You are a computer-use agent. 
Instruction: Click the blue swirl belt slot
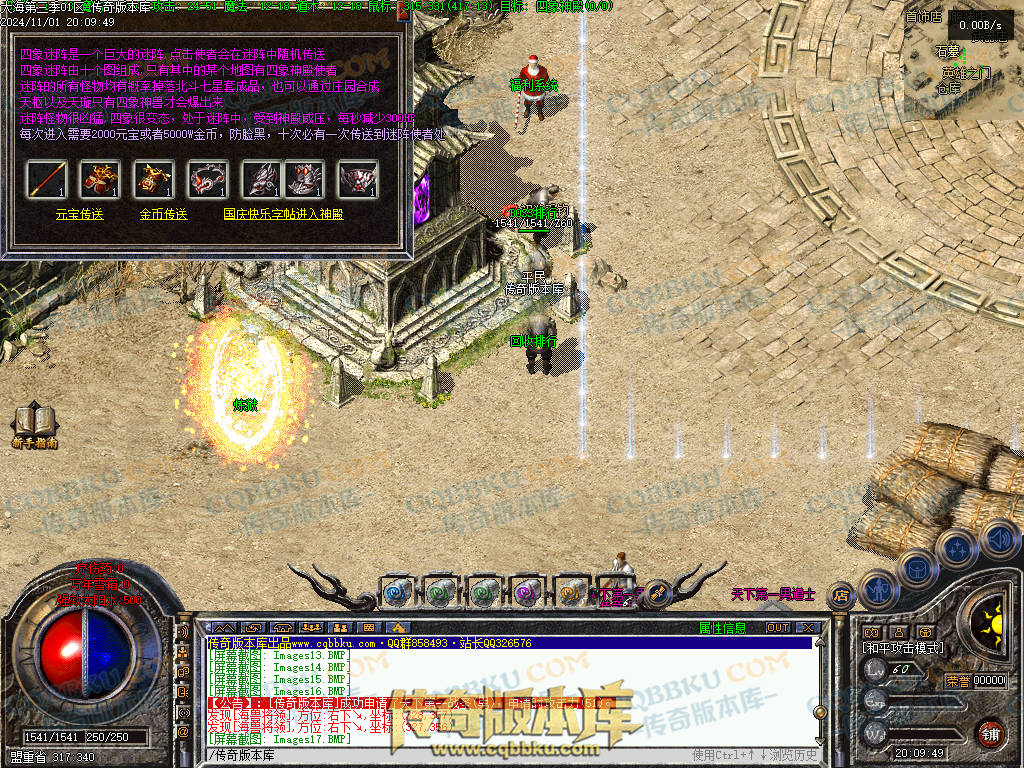[x=397, y=592]
